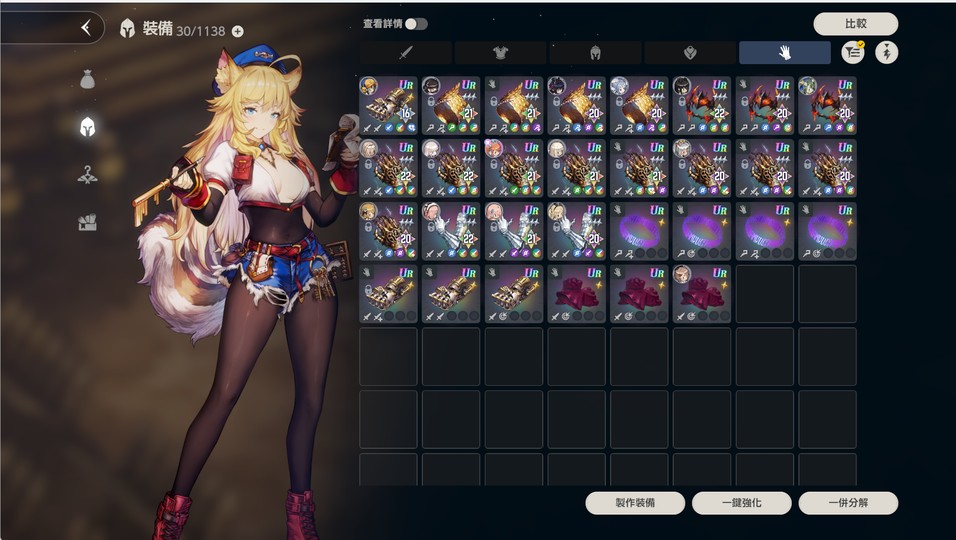This screenshot has width=956, height=540.
Task: Go back using the arrow button
Action: pos(86,28)
